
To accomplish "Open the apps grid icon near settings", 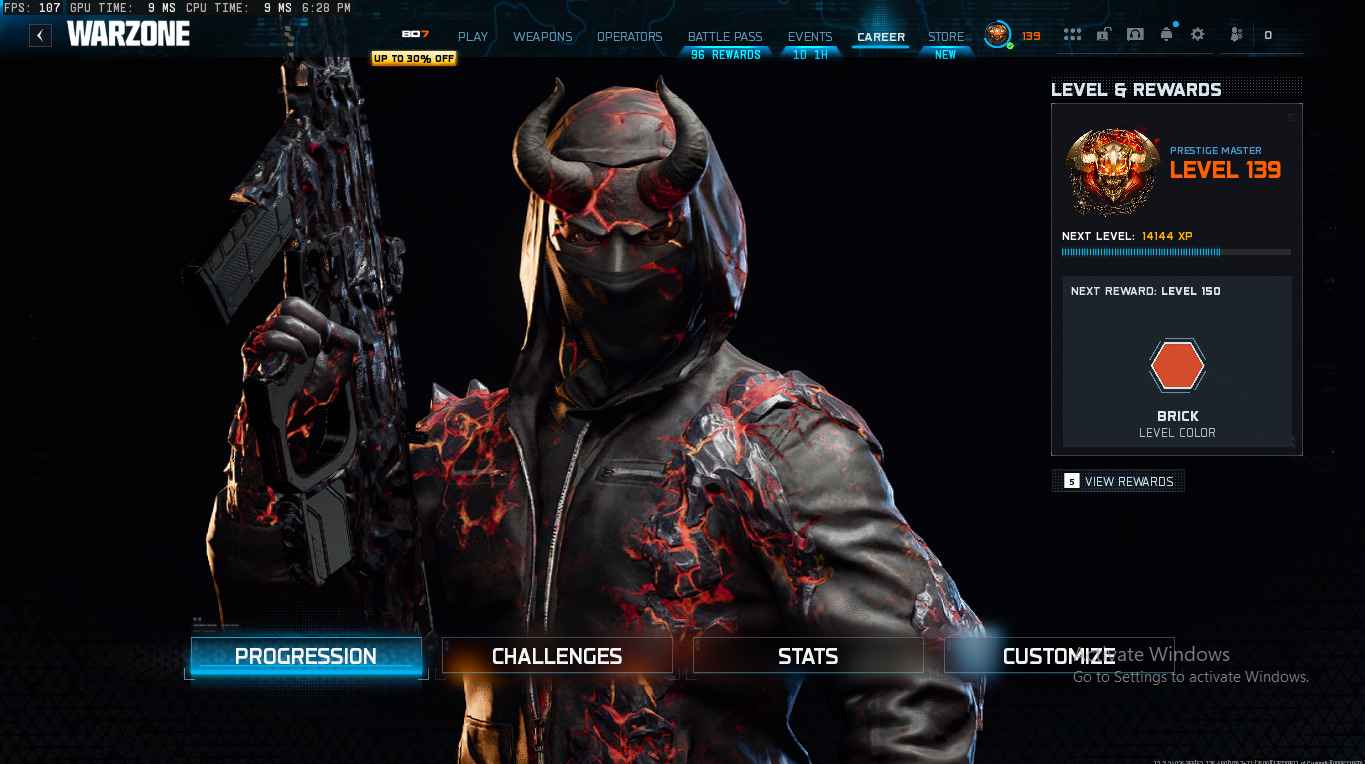I will point(1072,34).
